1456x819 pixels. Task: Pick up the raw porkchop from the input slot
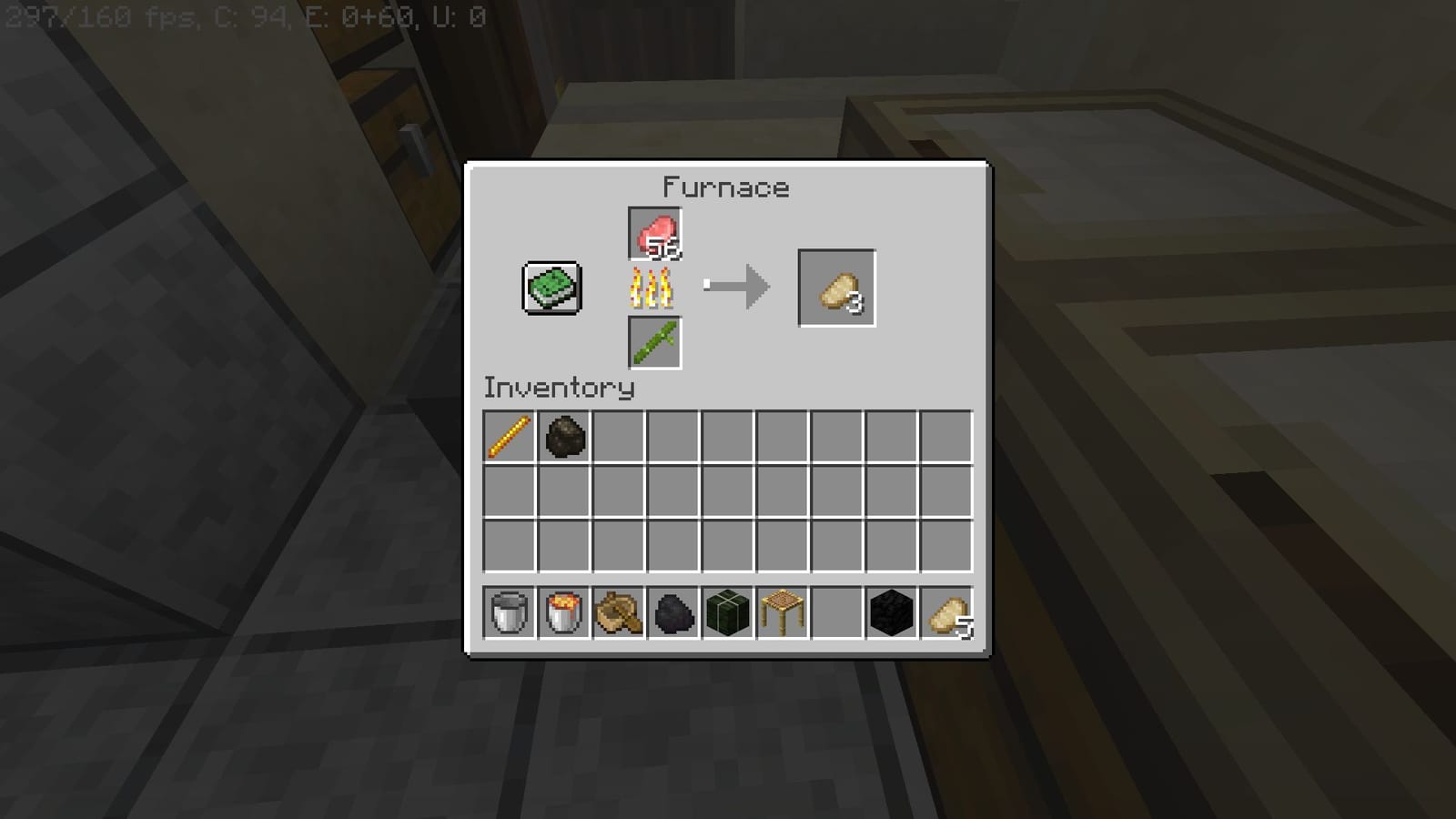click(x=655, y=233)
